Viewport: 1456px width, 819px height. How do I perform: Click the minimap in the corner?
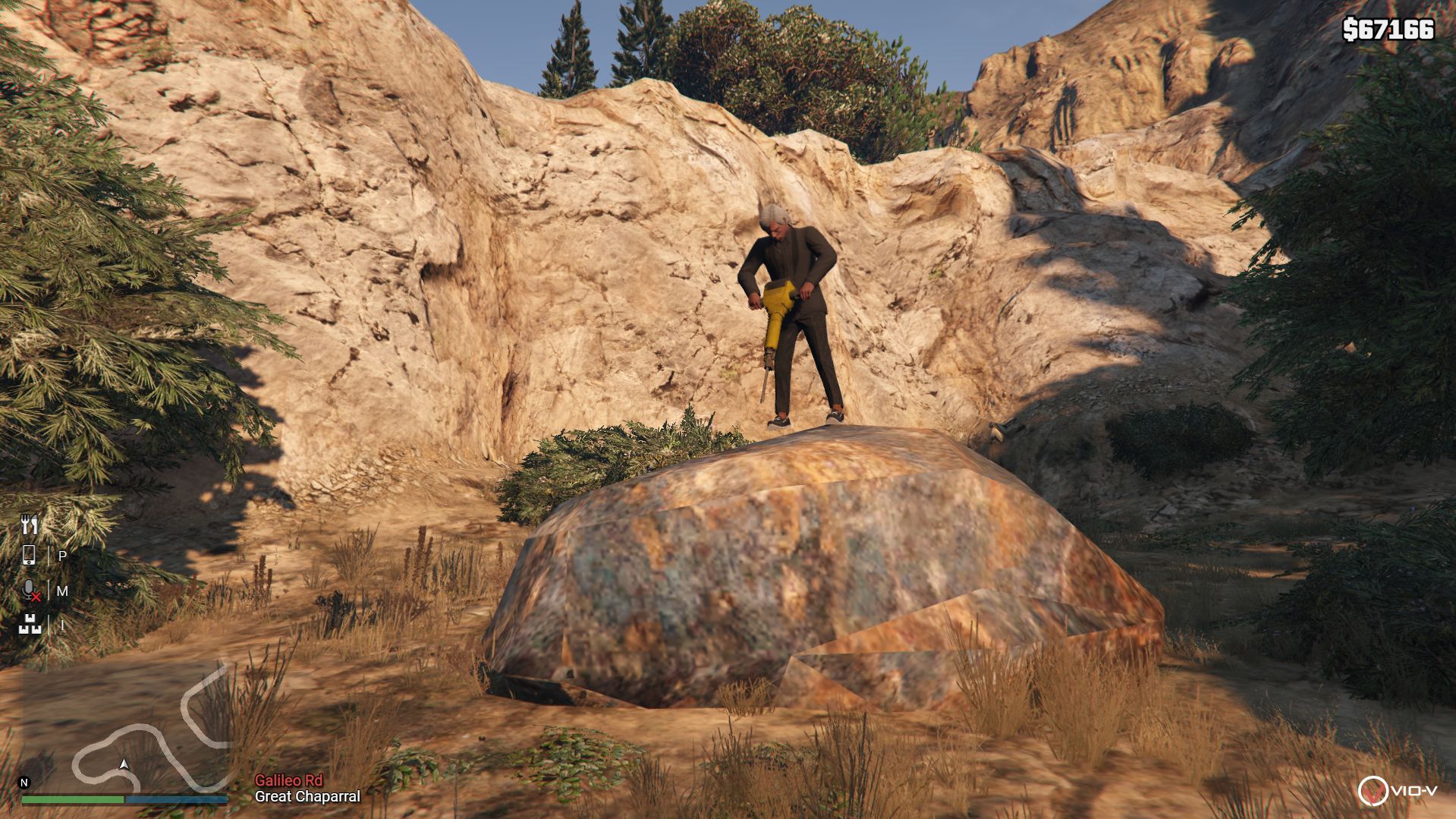(125, 729)
